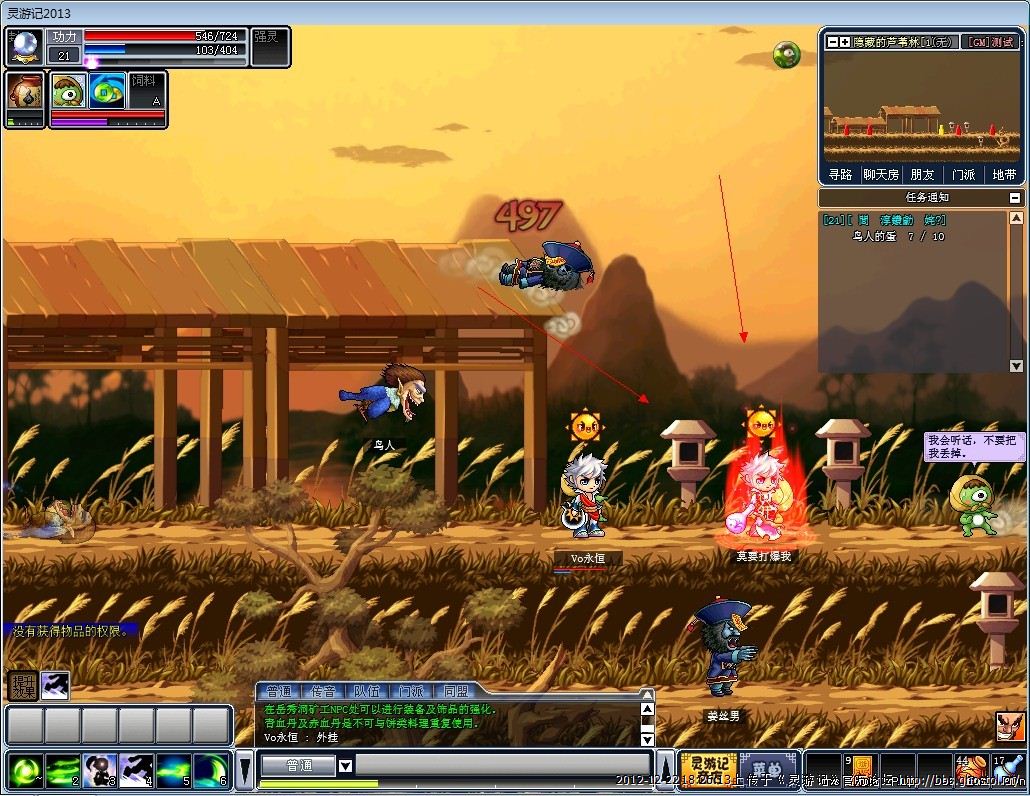The width and height of the screenshot is (1030, 796).
Task: Use the red potion jar with 44
Action: [970, 771]
